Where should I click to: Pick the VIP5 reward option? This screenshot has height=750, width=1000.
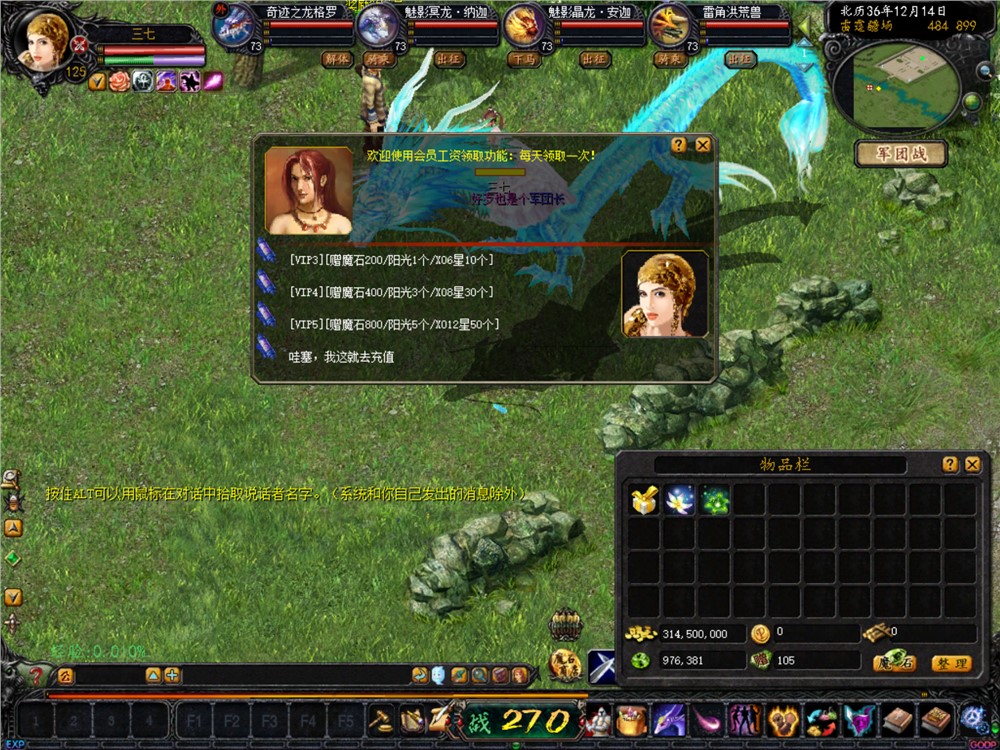coord(393,324)
